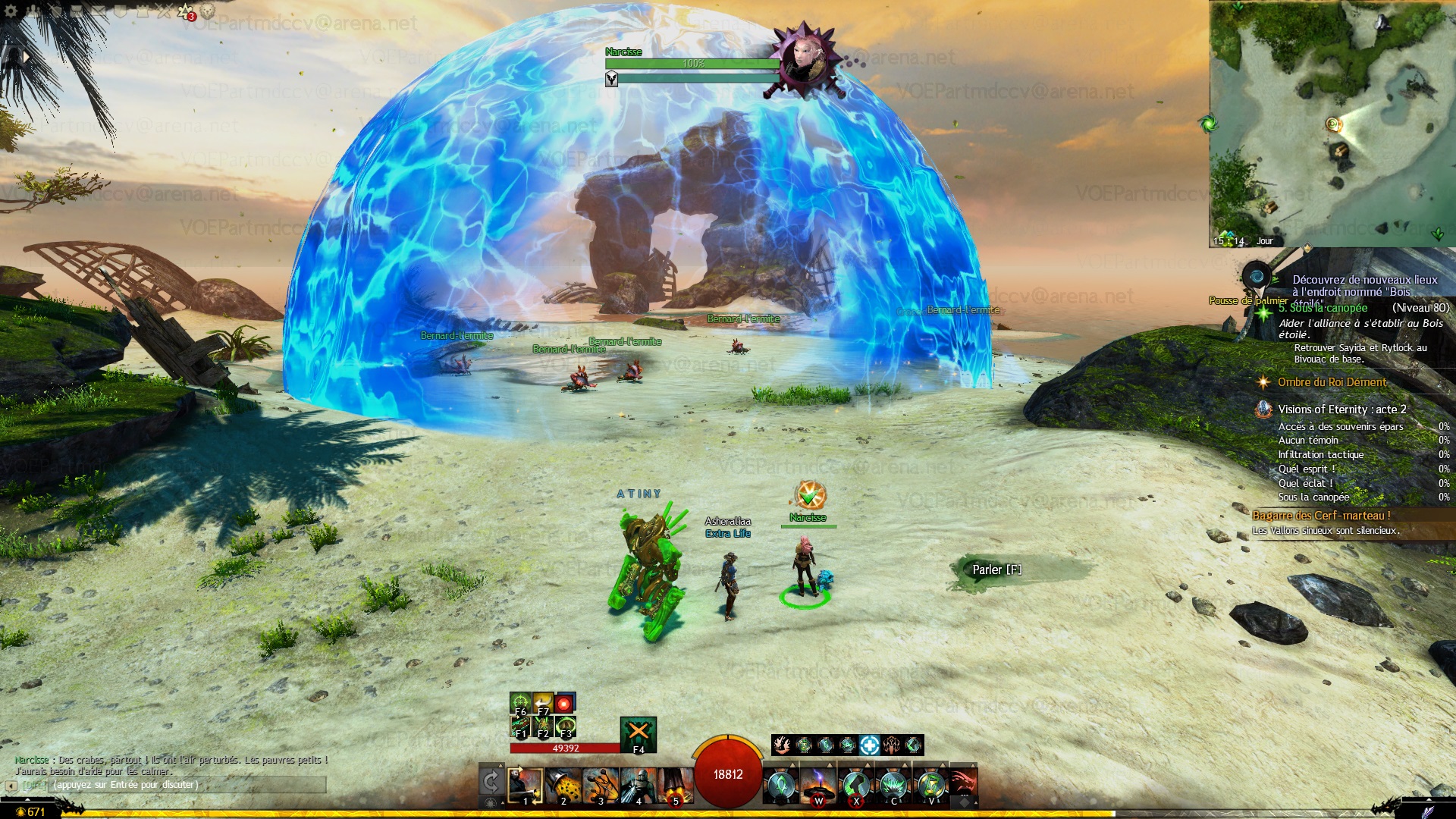Open the gear-shaped game menu icon
This screenshot has height=819, width=1456.
coord(11,11)
